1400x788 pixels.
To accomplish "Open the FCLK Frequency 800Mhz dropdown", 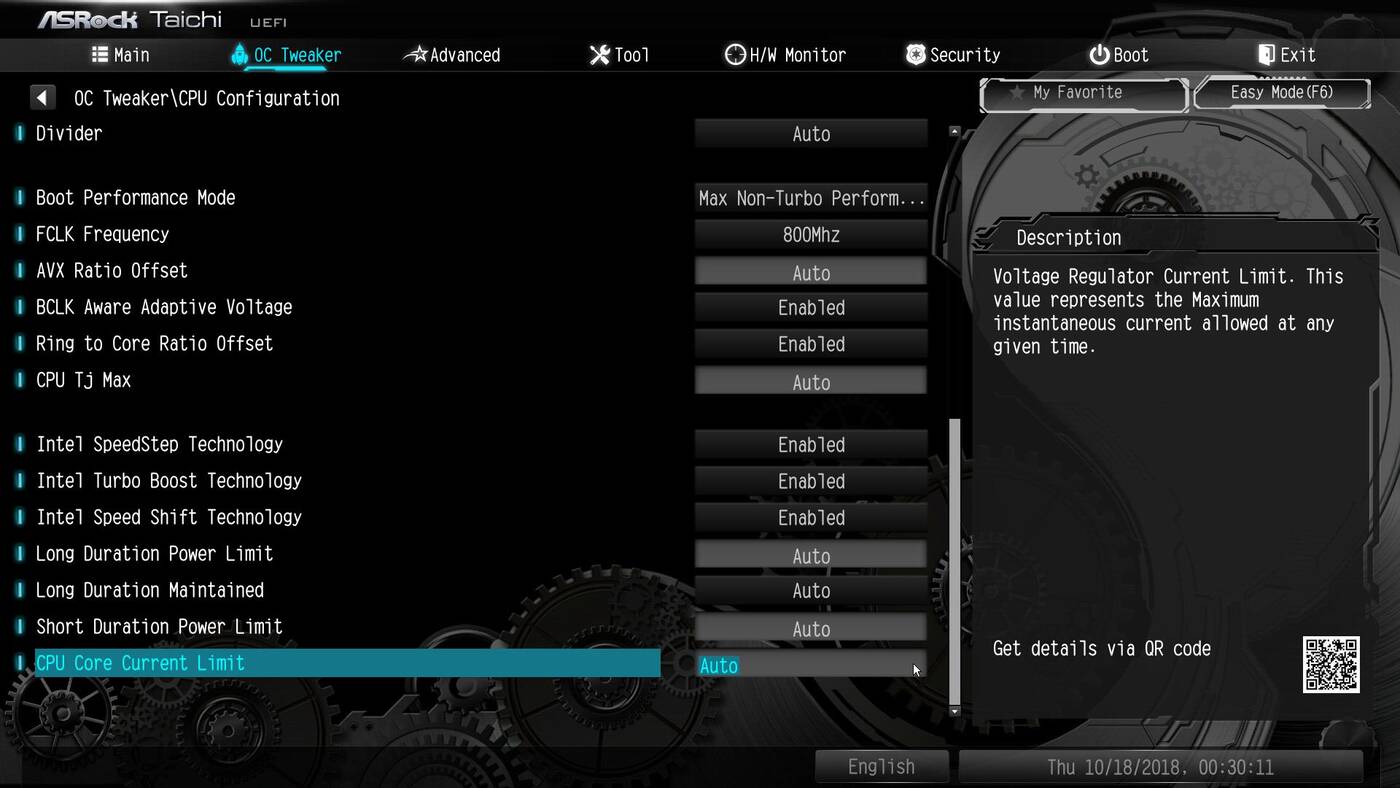I will 811,235.
